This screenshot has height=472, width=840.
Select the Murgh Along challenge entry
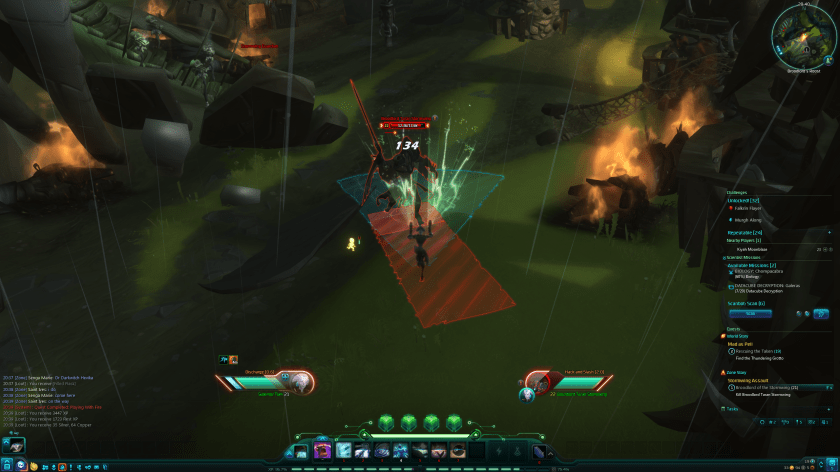click(756, 219)
